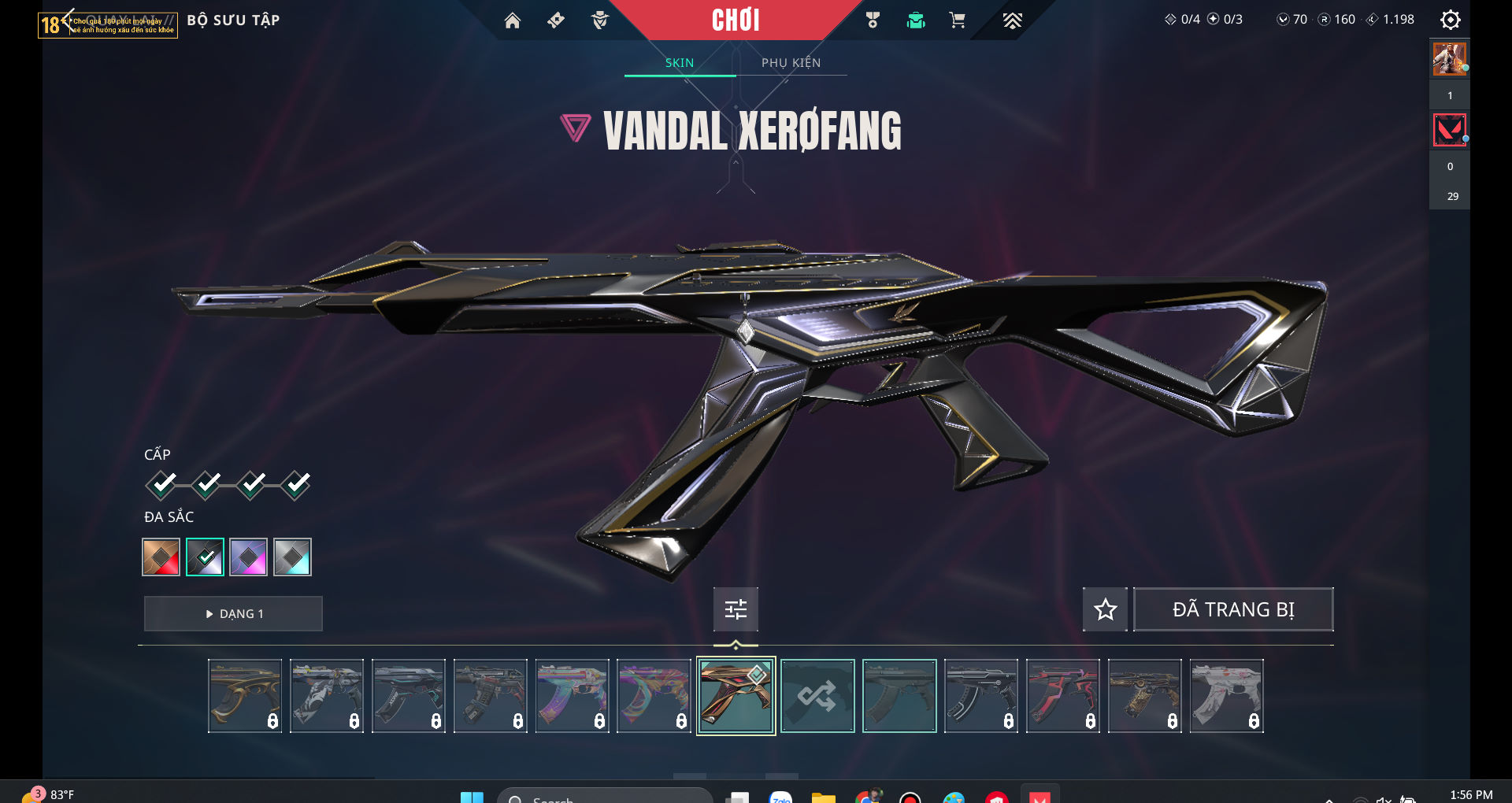Open the battle pass icon
This screenshot has width=1512, height=803.
pos(556,20)
